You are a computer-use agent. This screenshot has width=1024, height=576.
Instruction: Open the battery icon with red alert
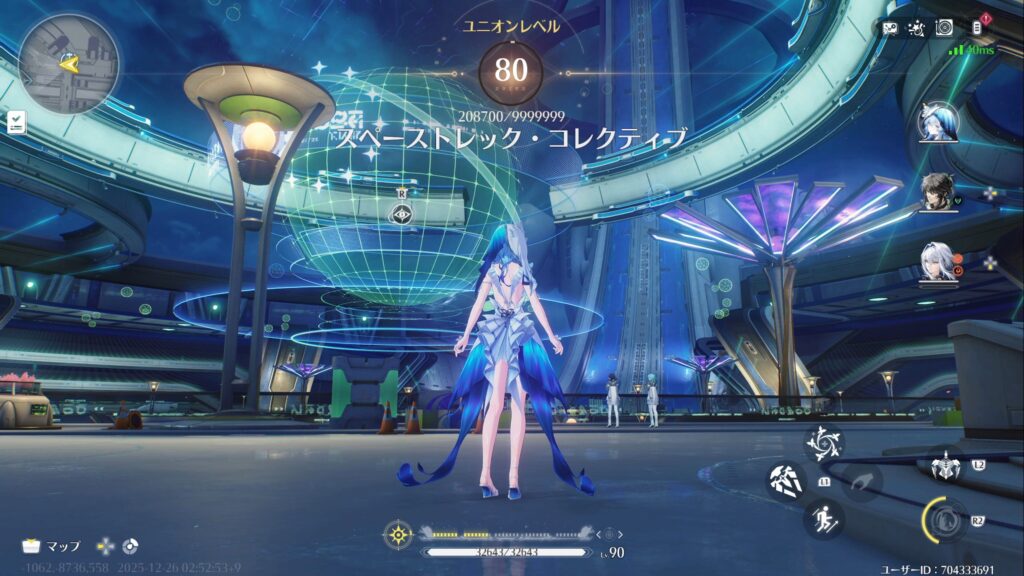pyautogui.click(x=978, y=27)
